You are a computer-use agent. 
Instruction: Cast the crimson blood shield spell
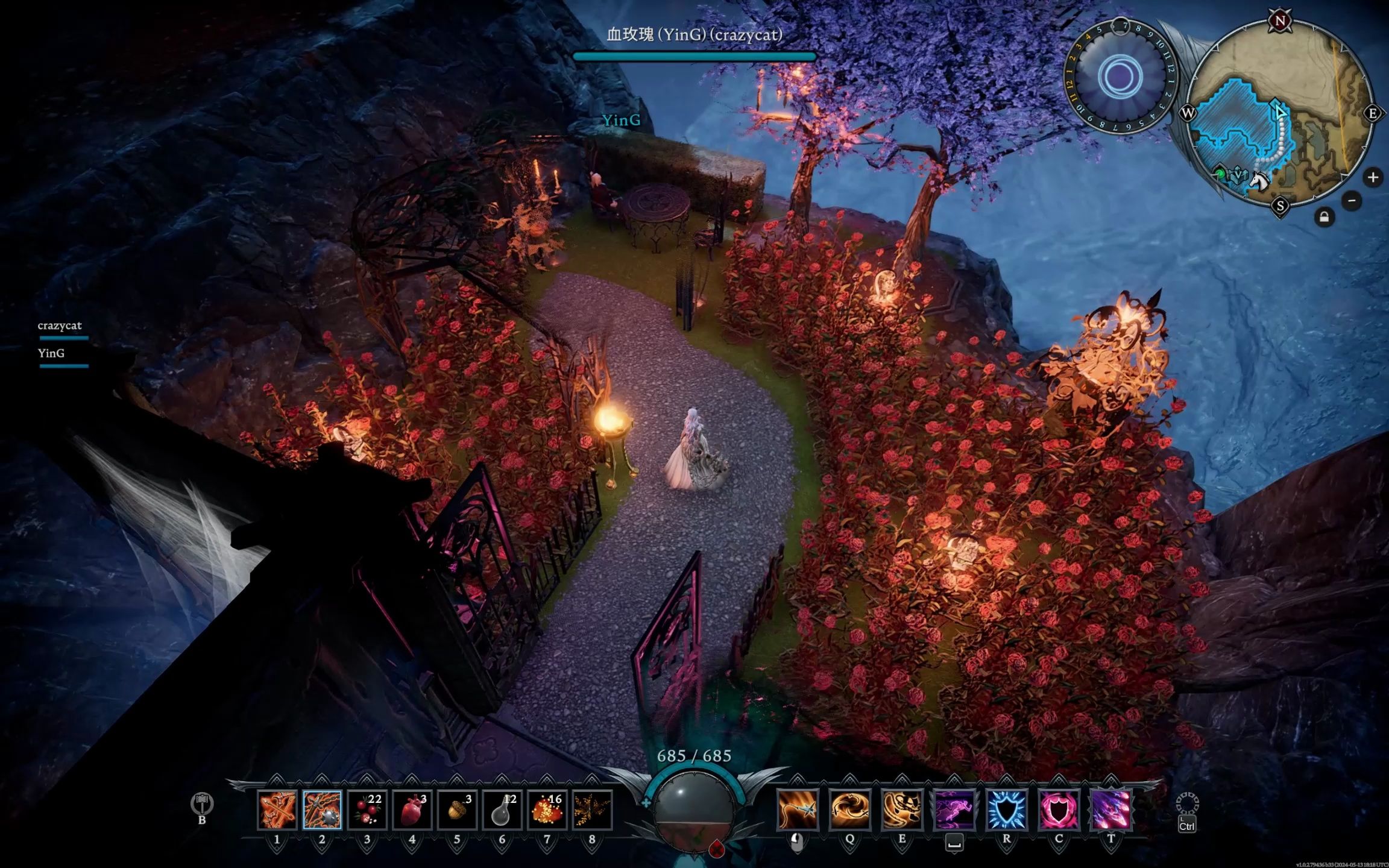pos(1059,809)
